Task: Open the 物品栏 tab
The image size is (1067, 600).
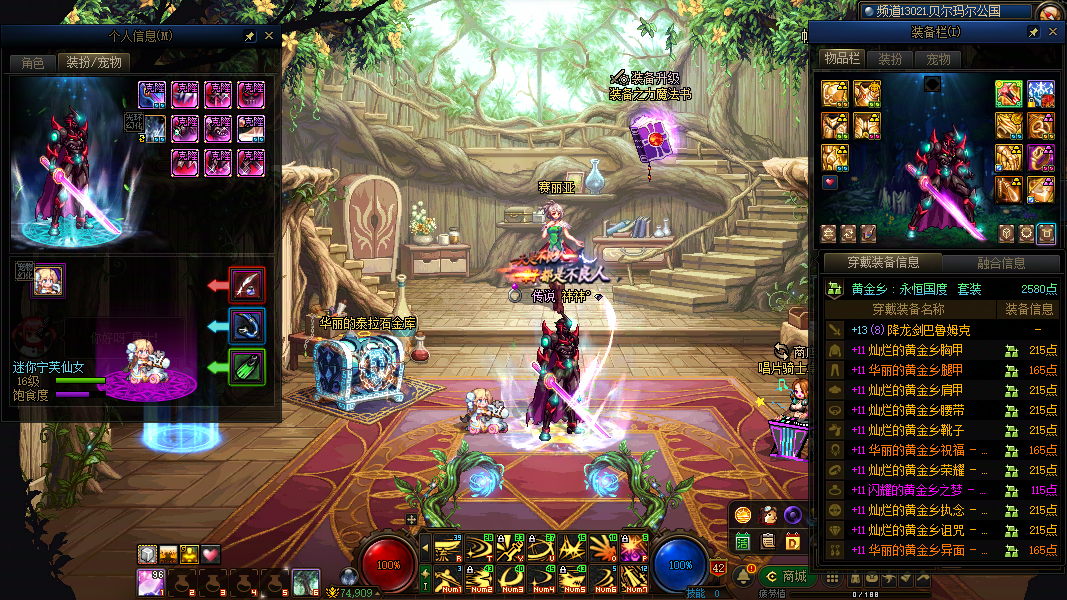Action: pos(842,59)
